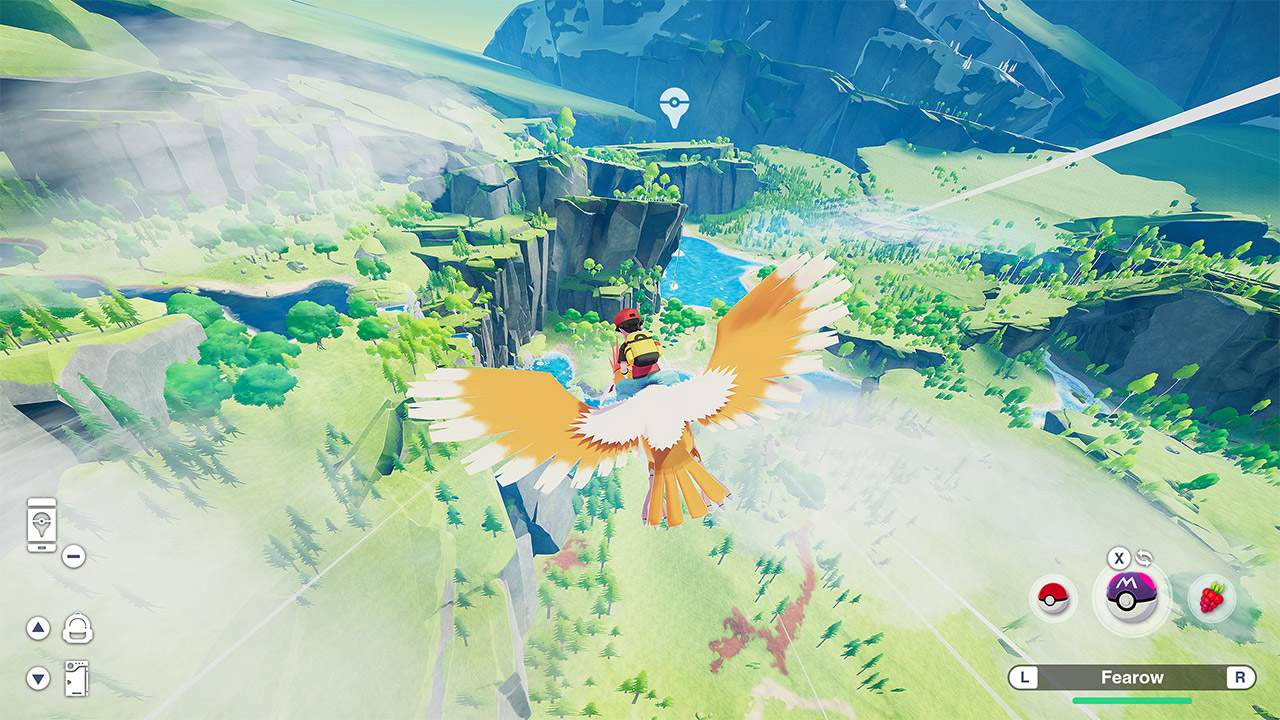Viewport: 1280px width, 720px height.
Task: Select the red Poké Ball
Action: click(1053, 599)
